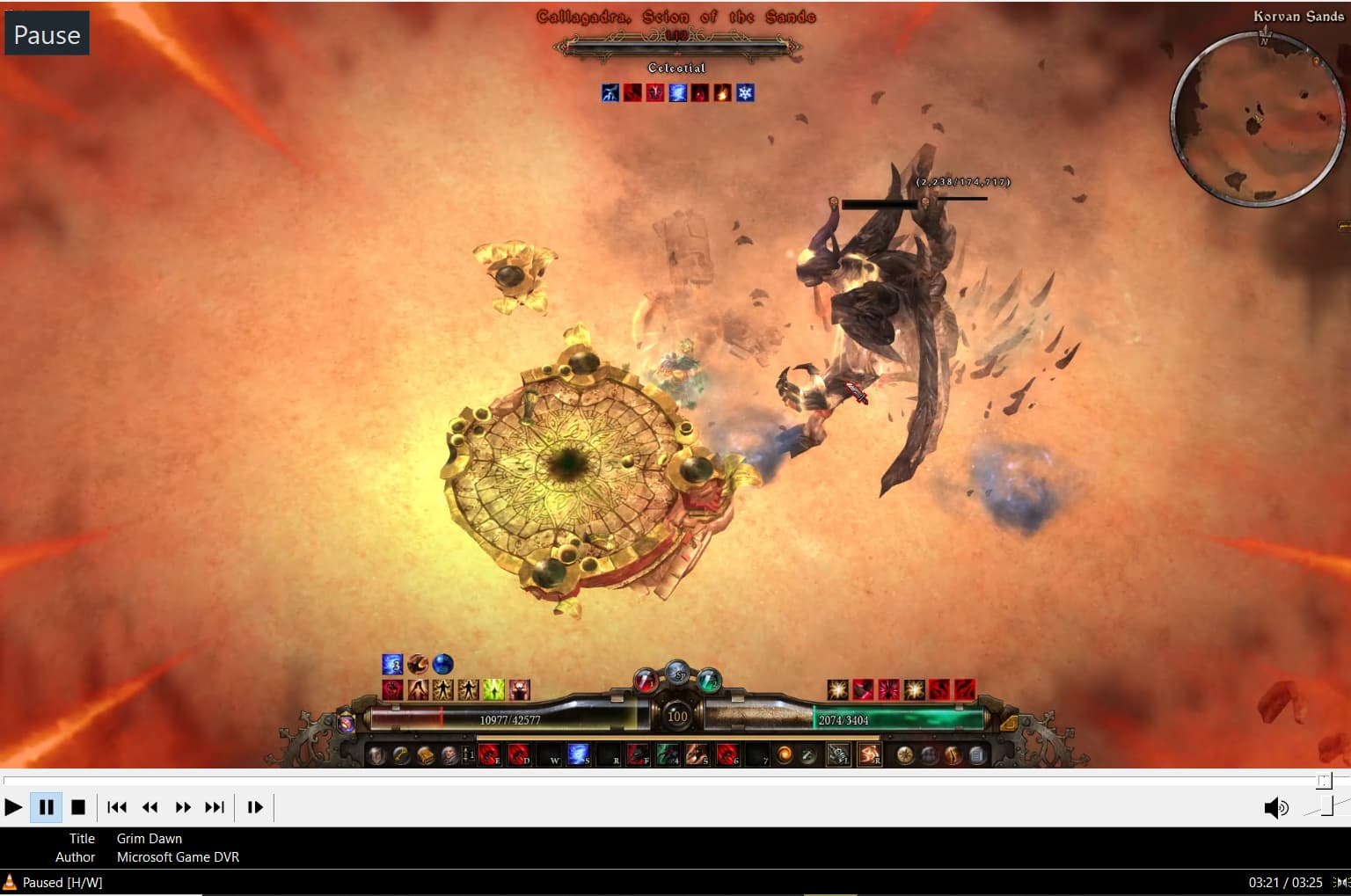Screen dimensions: 1351x896
Task: Open the menu list icon on hotbar
Action: [x=976, y=754]
